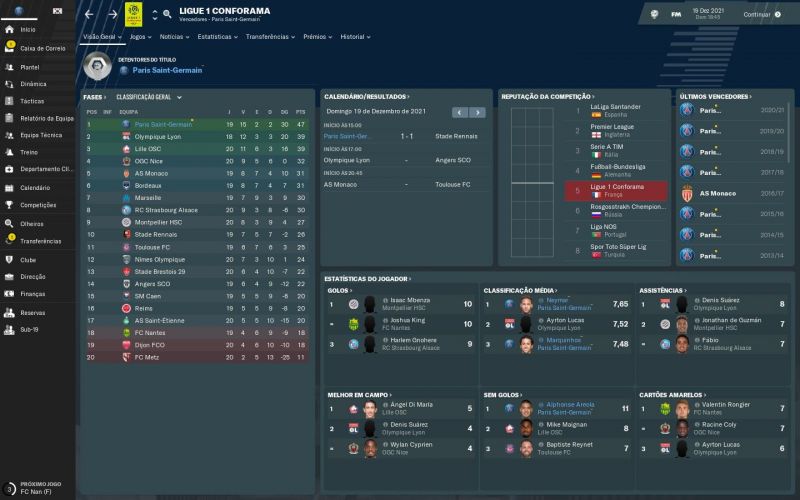Open the Finanças screen
800x500 pixels.
pyautogui.click(x=33, y=293)
